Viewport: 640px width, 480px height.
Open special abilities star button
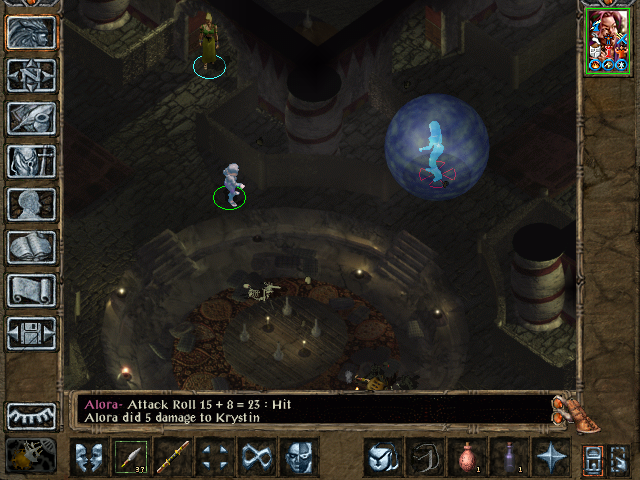(550, 457)
